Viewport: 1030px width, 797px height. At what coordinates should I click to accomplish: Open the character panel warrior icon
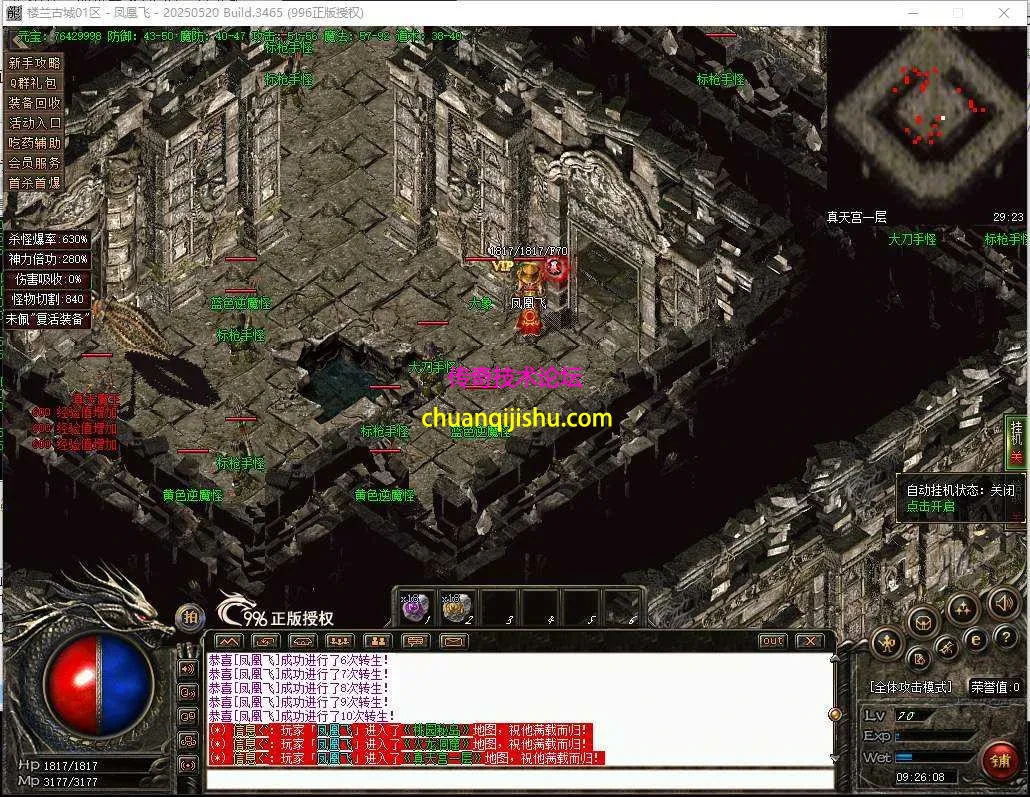[x=887, y=643]
